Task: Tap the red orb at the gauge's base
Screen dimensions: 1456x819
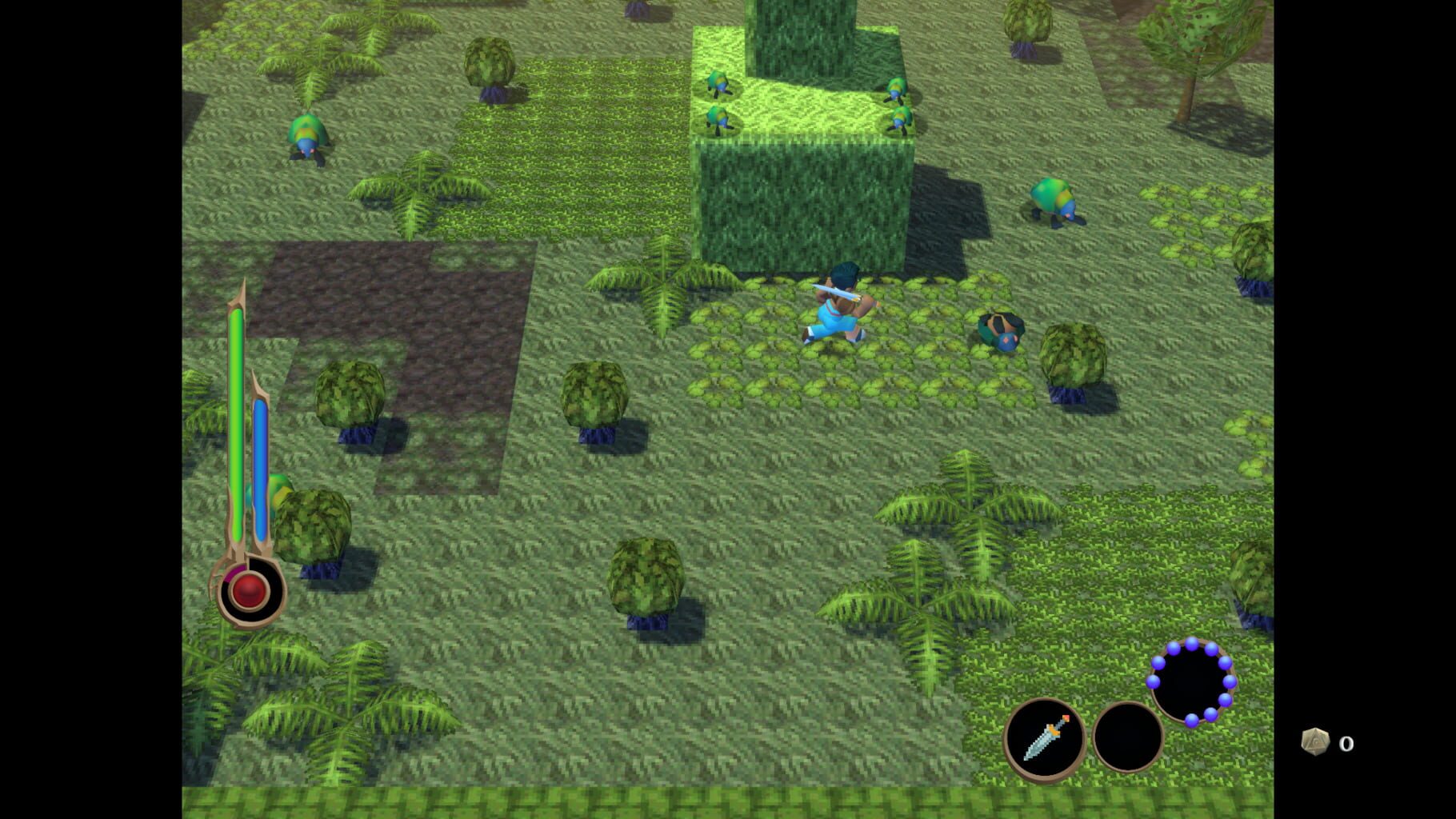Action: point(246,590)
